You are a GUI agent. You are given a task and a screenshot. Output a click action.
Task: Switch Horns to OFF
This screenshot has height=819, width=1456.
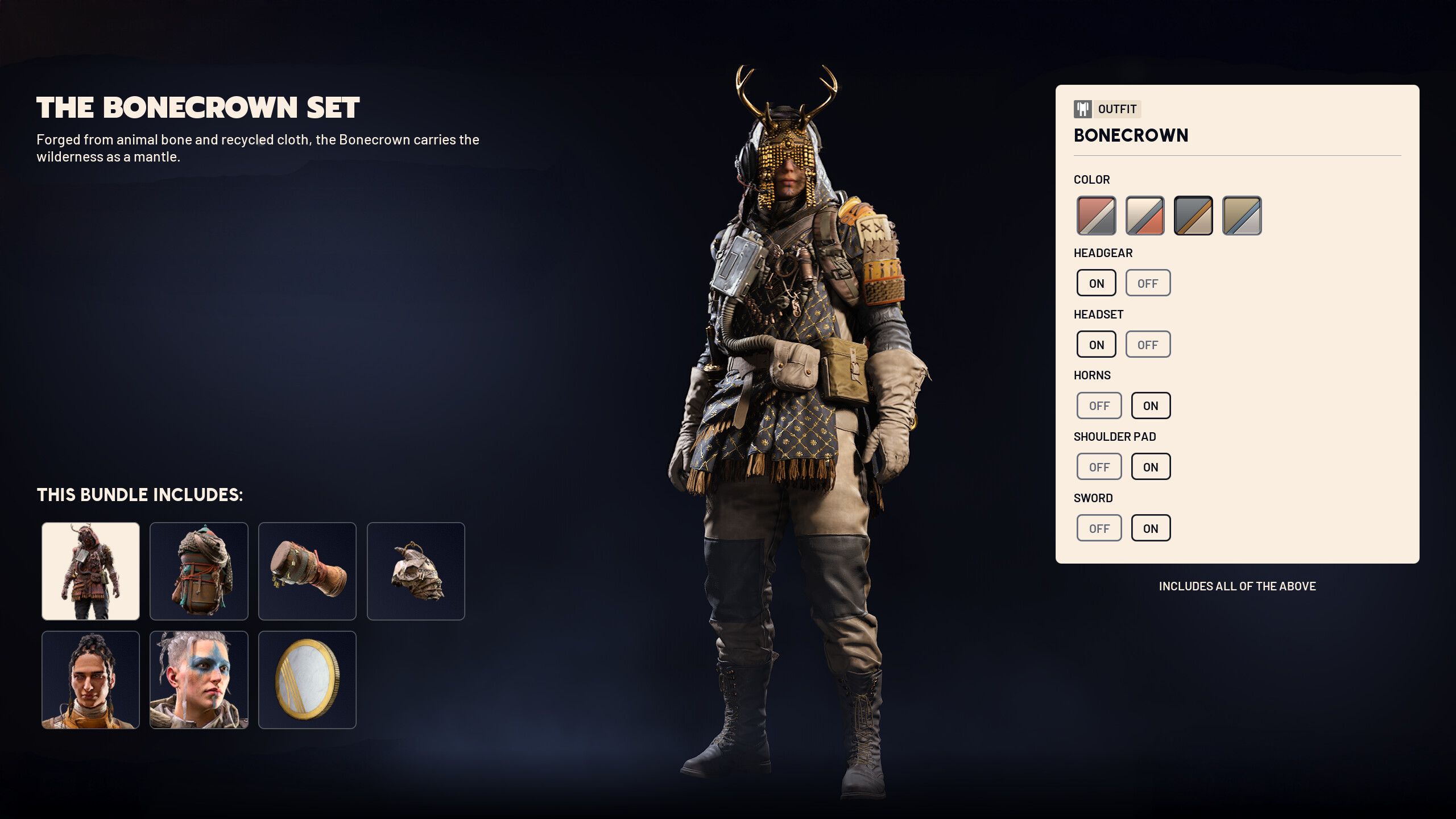[x=1099, y=406]
